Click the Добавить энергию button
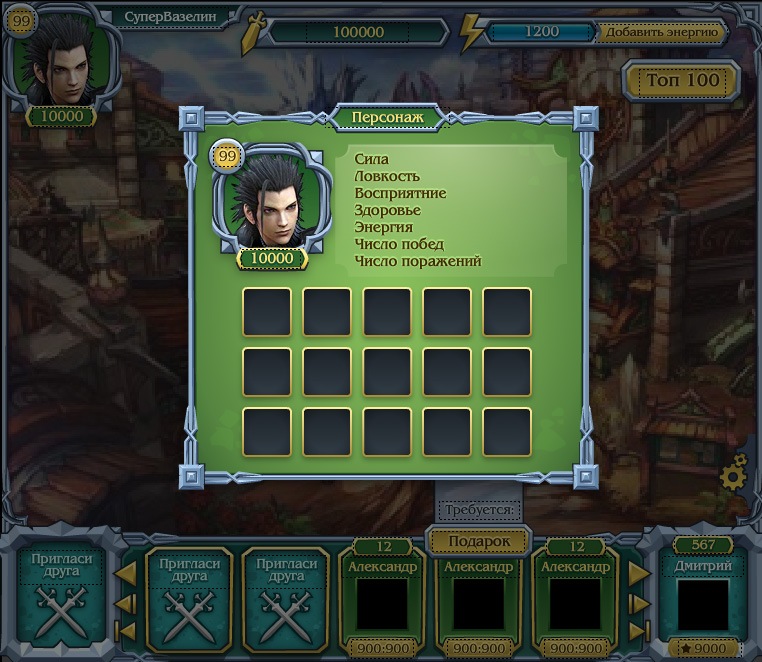The height and width of the screenshot is (662, 762). [x=661, y=32]
